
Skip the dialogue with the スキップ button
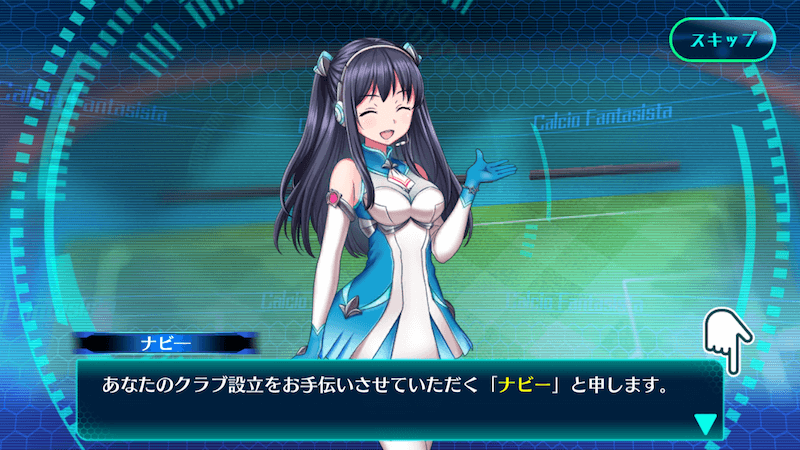pyautogui.click(x=722, y=42)
